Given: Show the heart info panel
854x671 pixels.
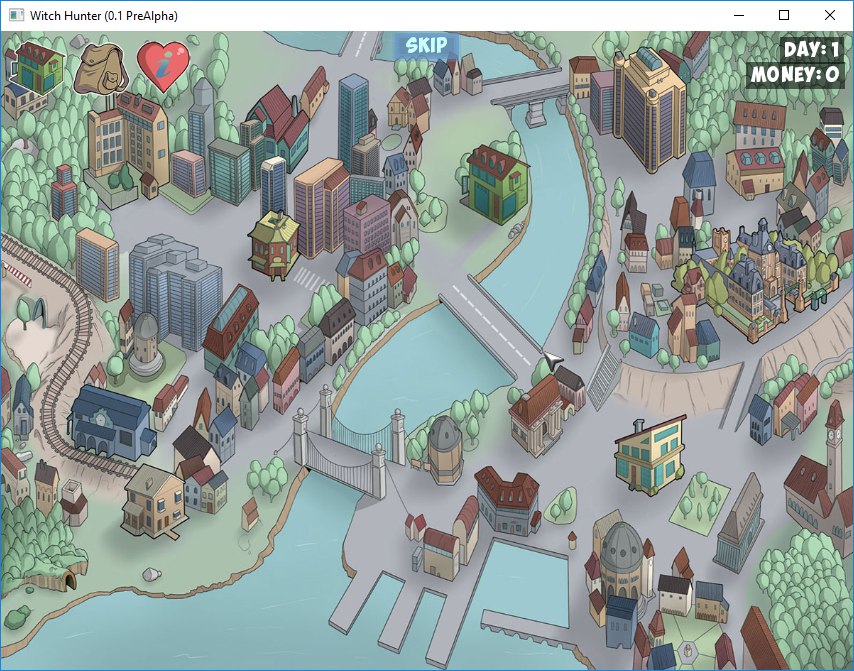Looking at the screenshot, I should point(162,65).
